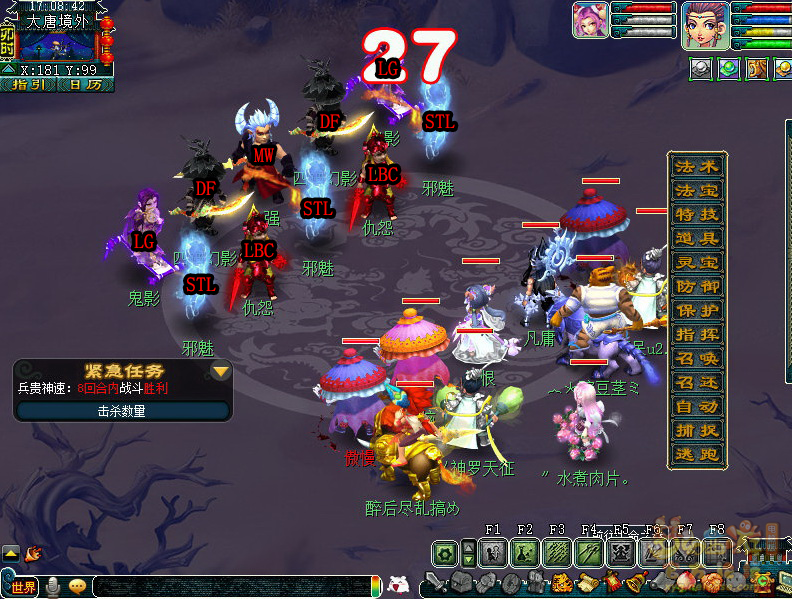Activate the F3 slashing skill slot
Screen dimensions: 792x599
[557, 552]
